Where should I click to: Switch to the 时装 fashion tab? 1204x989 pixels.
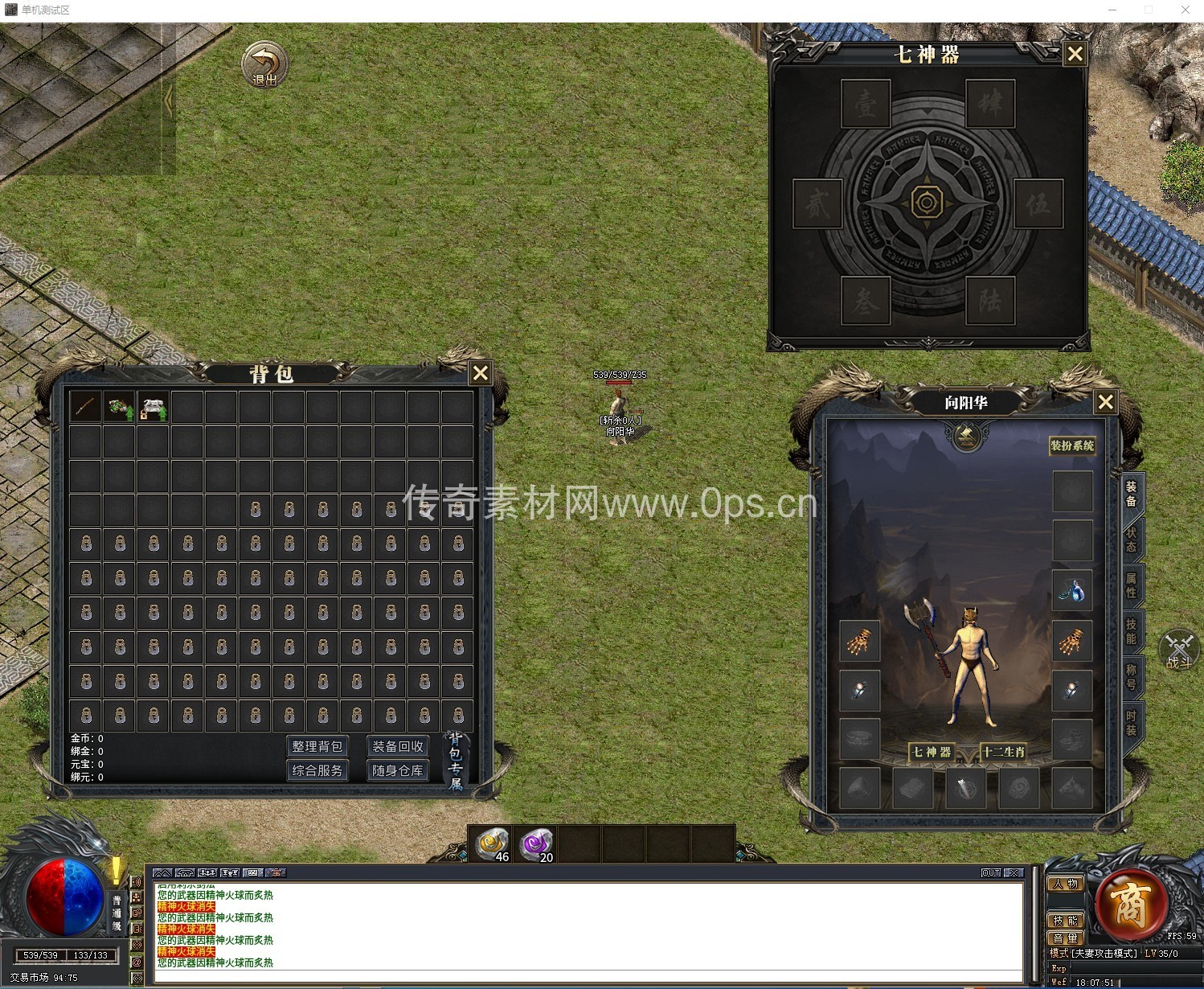(1132, 723)
